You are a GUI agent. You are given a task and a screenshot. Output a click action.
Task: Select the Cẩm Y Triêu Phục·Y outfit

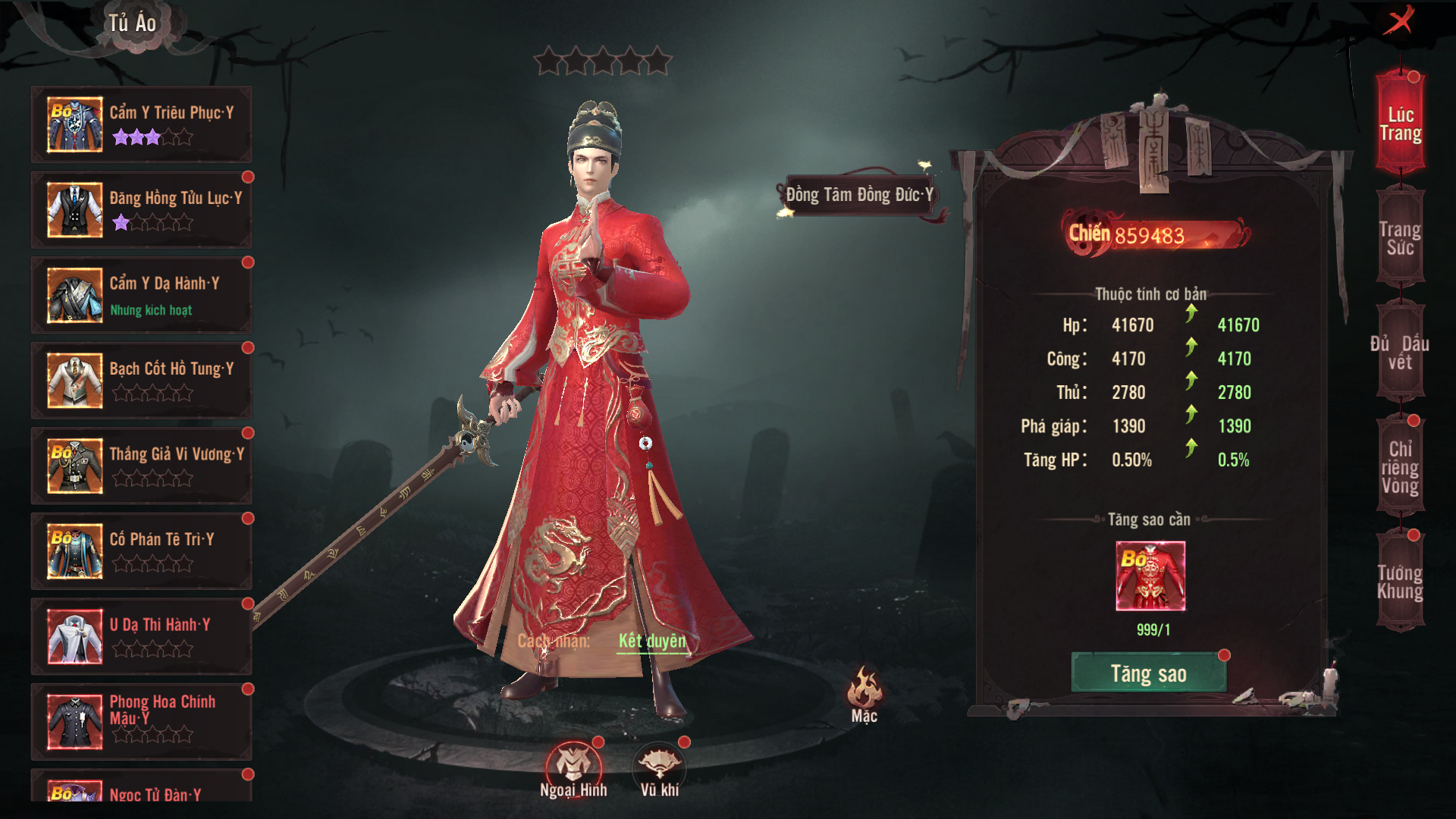pos(142,124)
